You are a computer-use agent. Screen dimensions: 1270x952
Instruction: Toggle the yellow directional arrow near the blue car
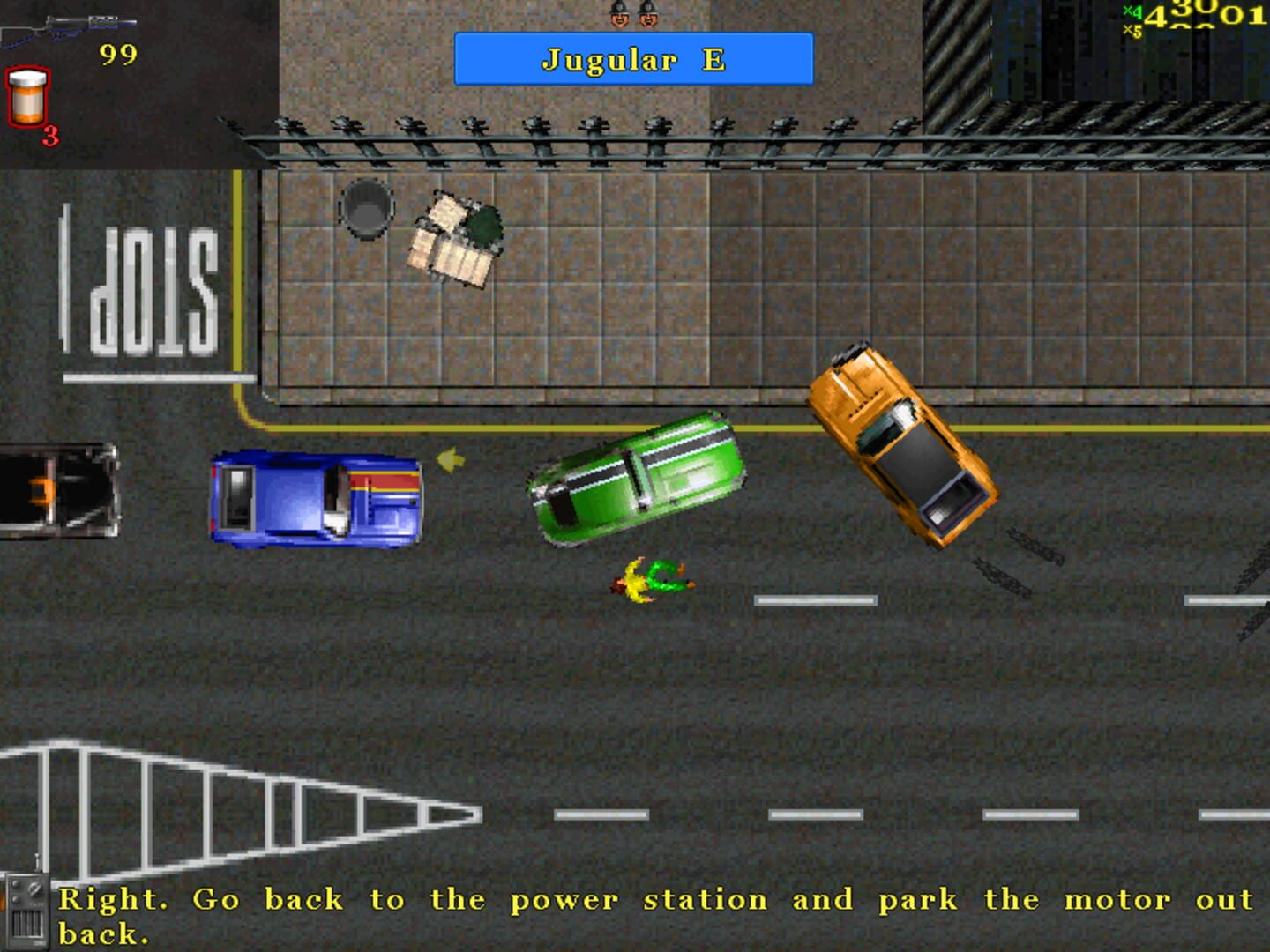point(450,461)
